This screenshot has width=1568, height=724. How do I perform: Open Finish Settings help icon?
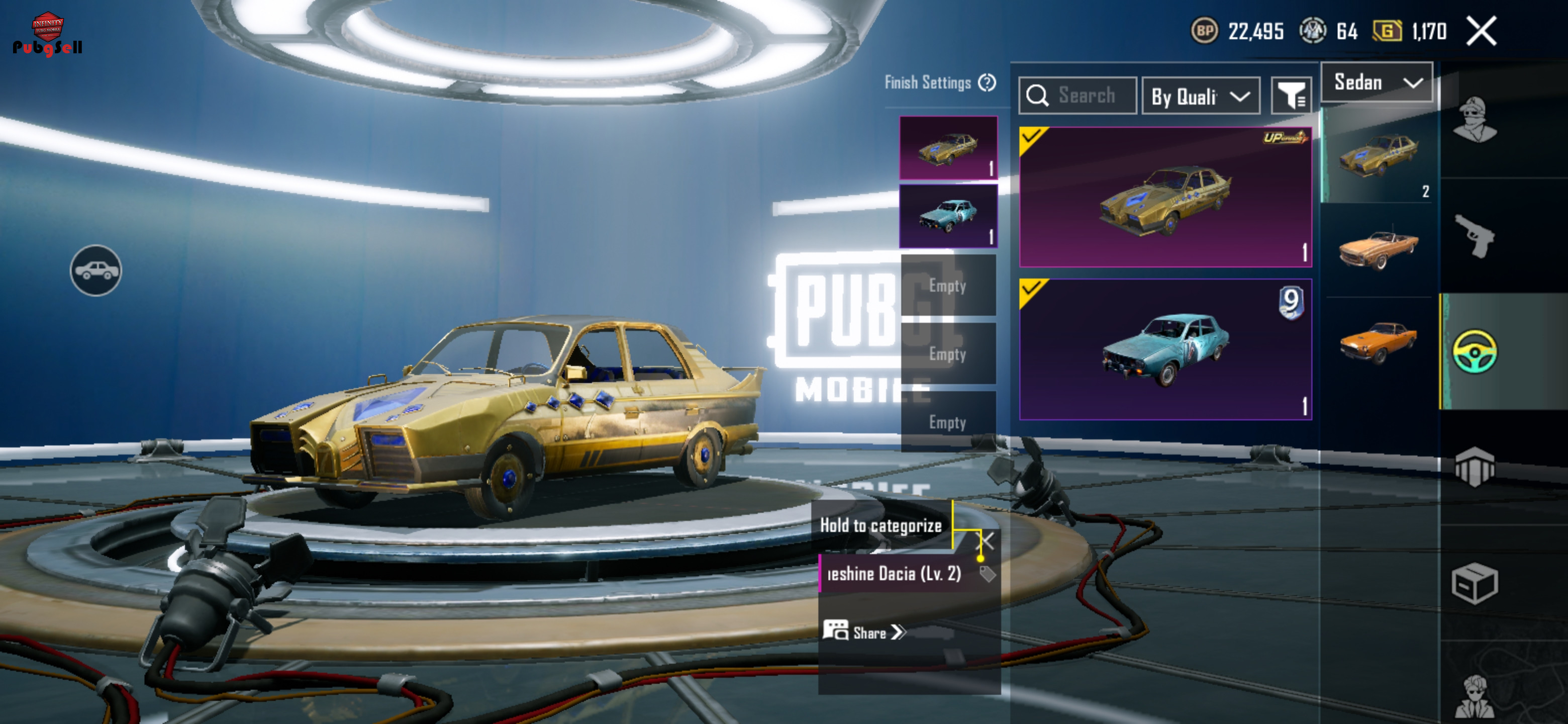pos(987,82)
